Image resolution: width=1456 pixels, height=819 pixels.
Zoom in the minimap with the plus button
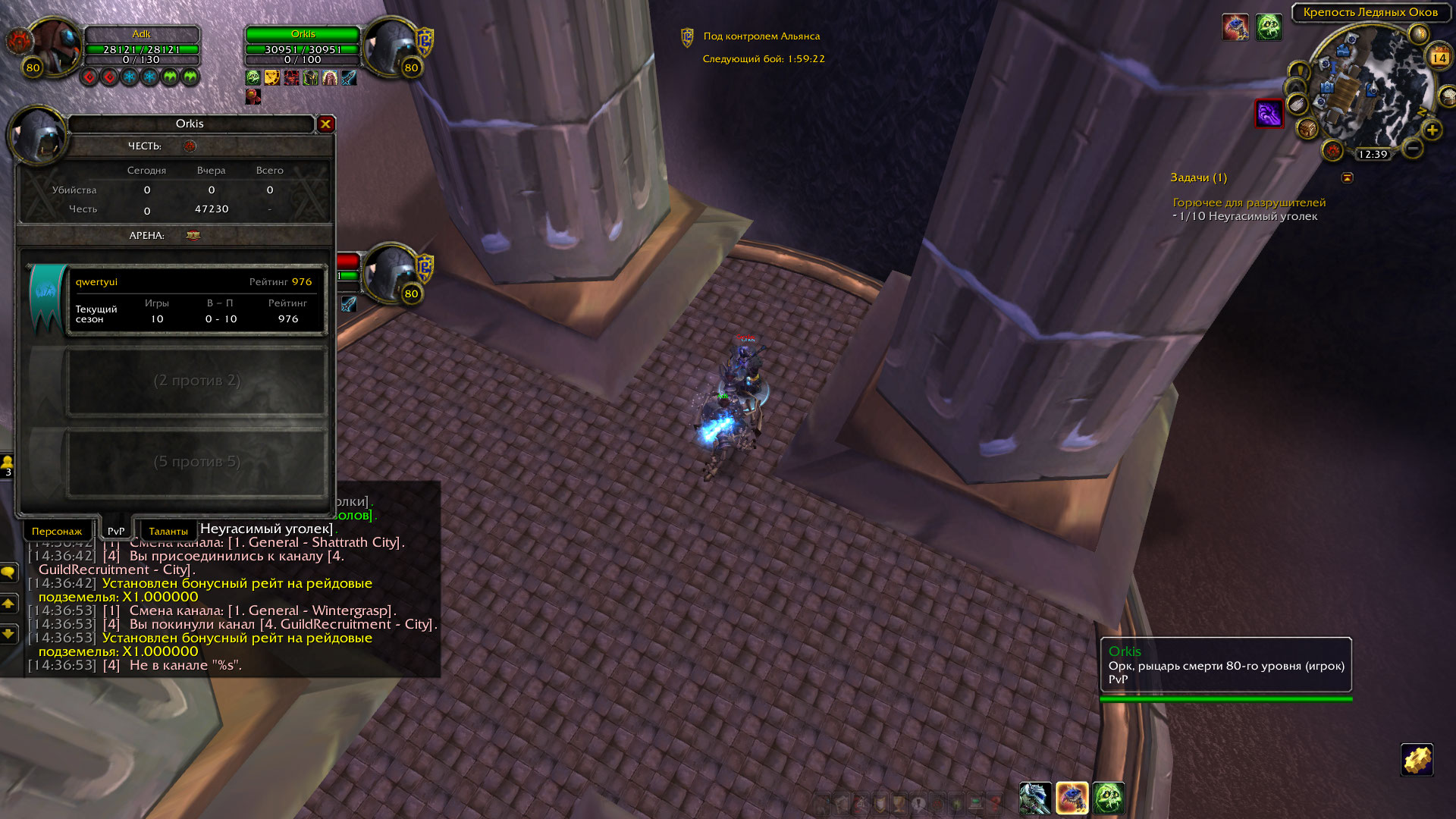point(1432,130)
